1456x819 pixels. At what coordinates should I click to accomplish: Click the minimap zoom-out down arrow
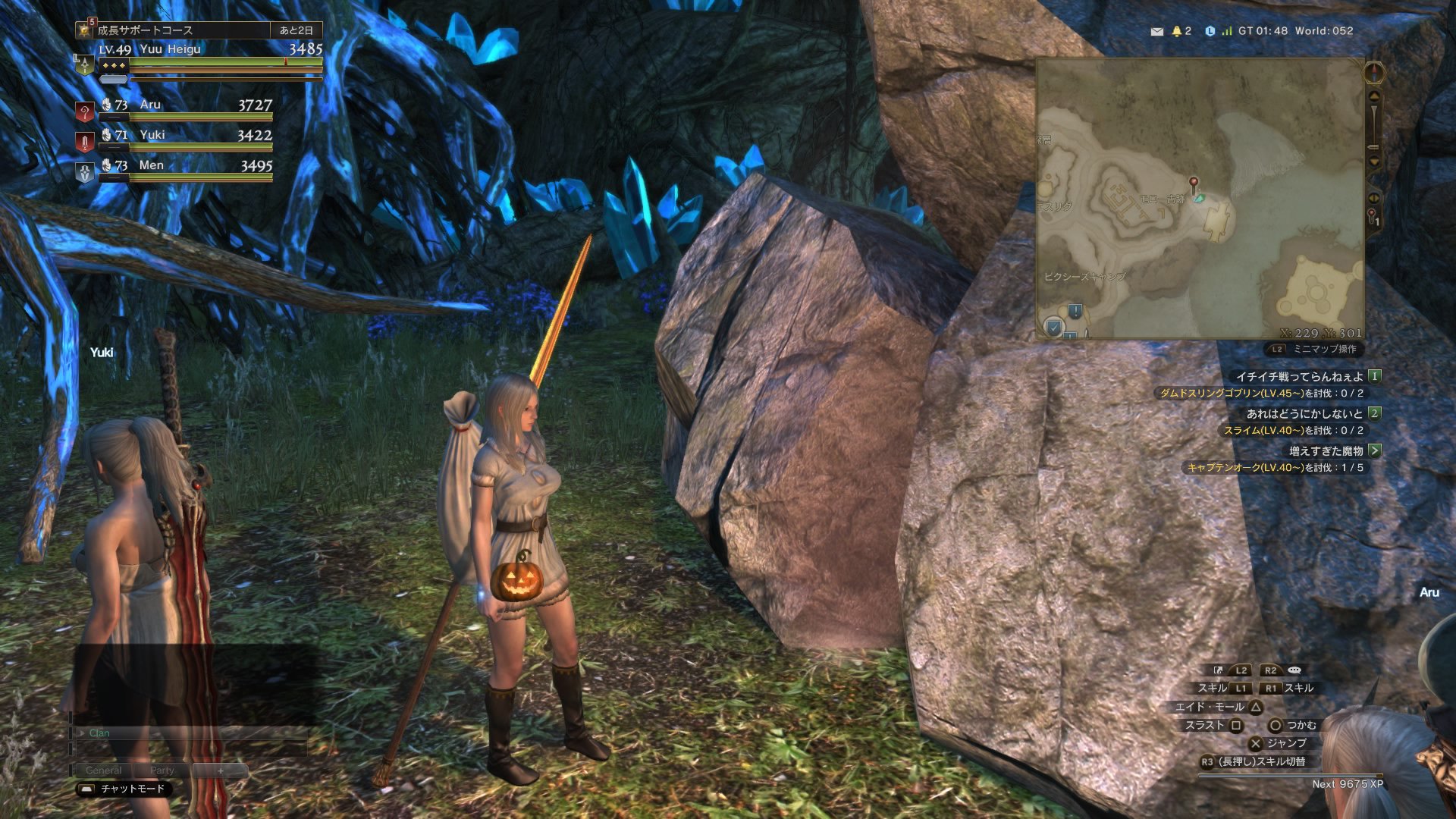point(1374,162)
